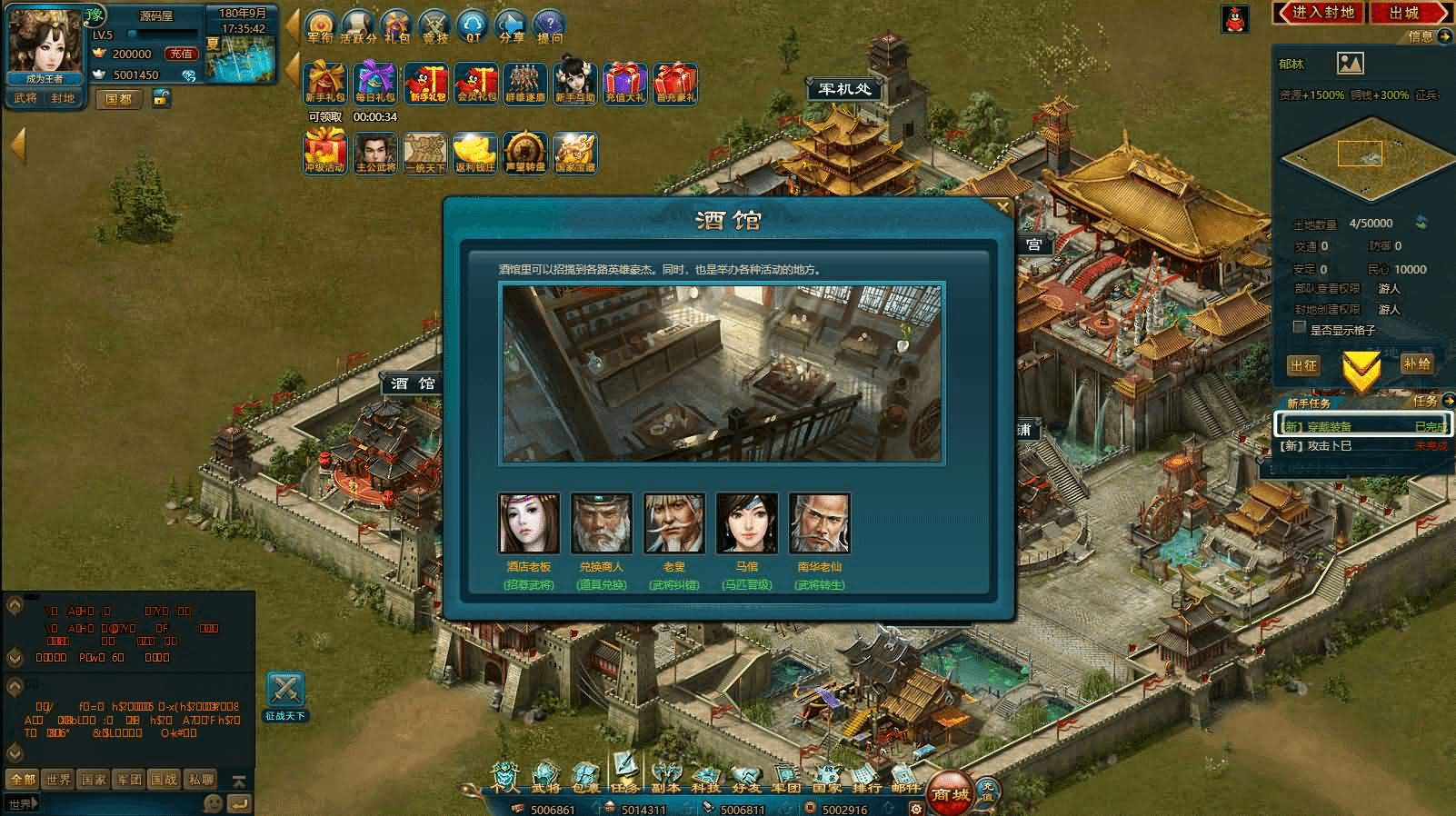
Task: Toggle the 是否显示格子 grid checkbox
Action: coord(1300,328)
